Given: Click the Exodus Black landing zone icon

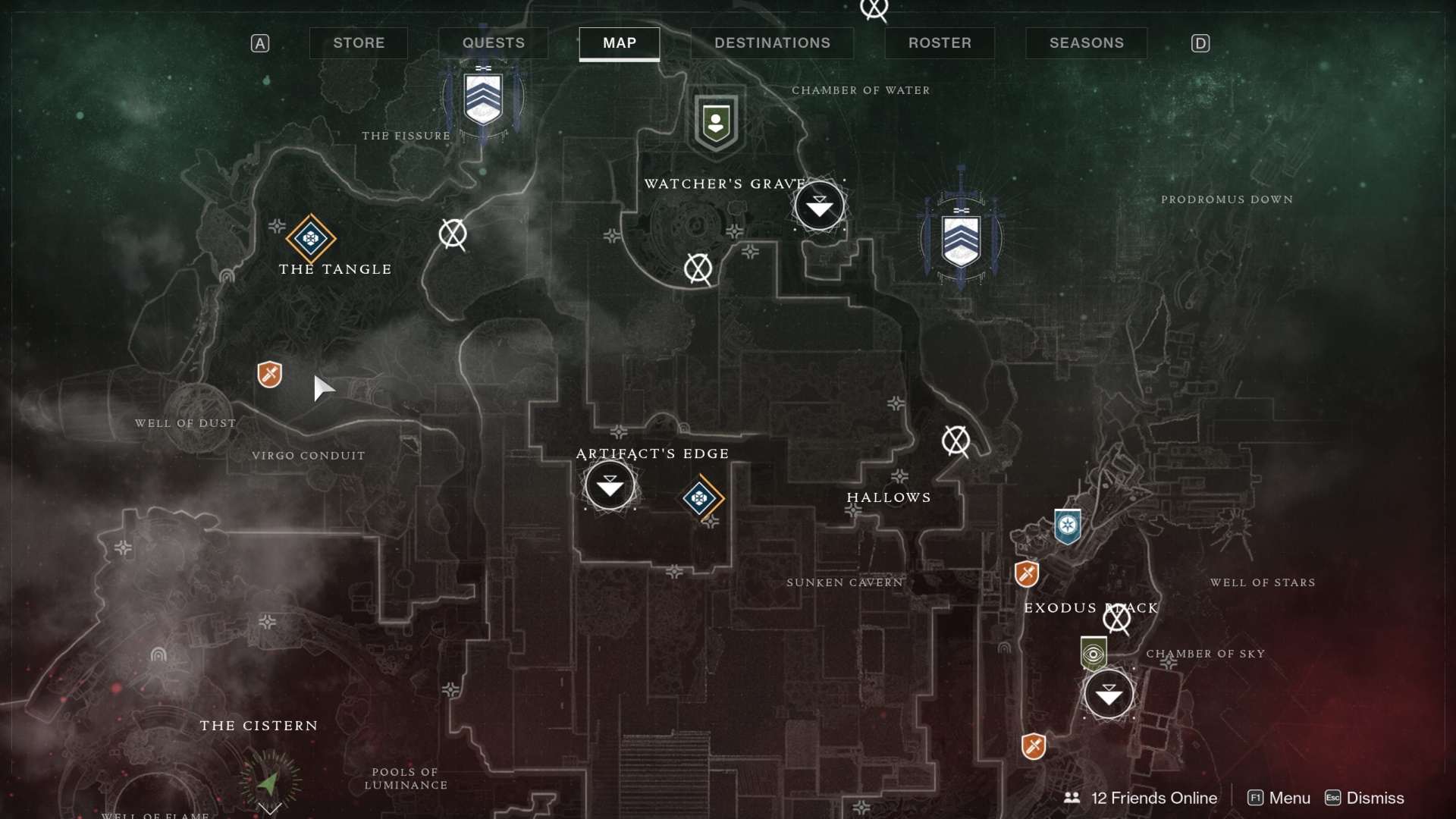Looking at the screenshot, I should coord(1109,694).
